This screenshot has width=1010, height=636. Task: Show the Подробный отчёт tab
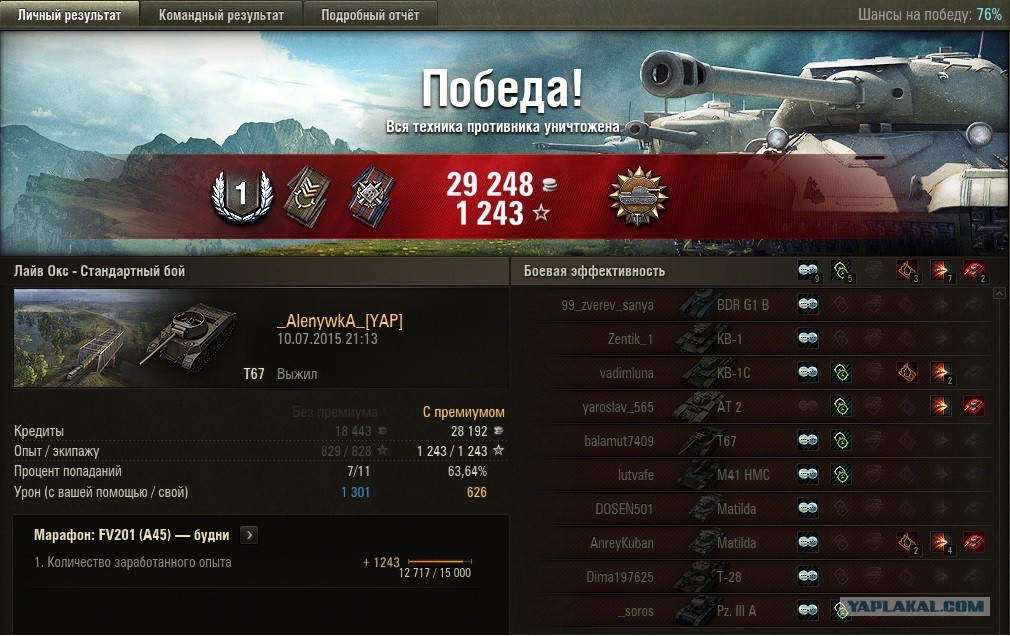point(370,15)
